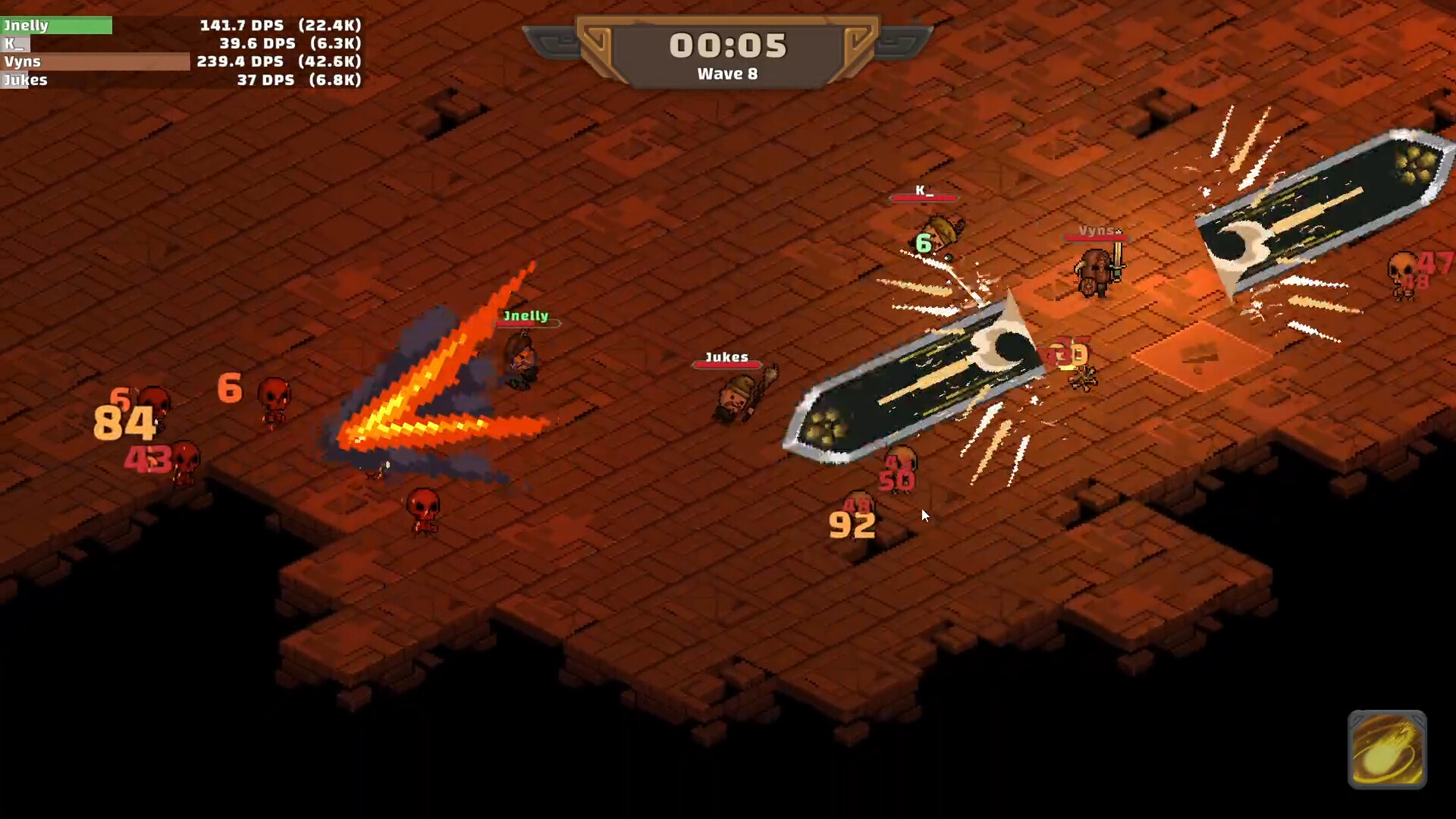
Task: Toggle K_'s small red nameplate health bar
Action: pyautogui.click(x=924, y=199)
